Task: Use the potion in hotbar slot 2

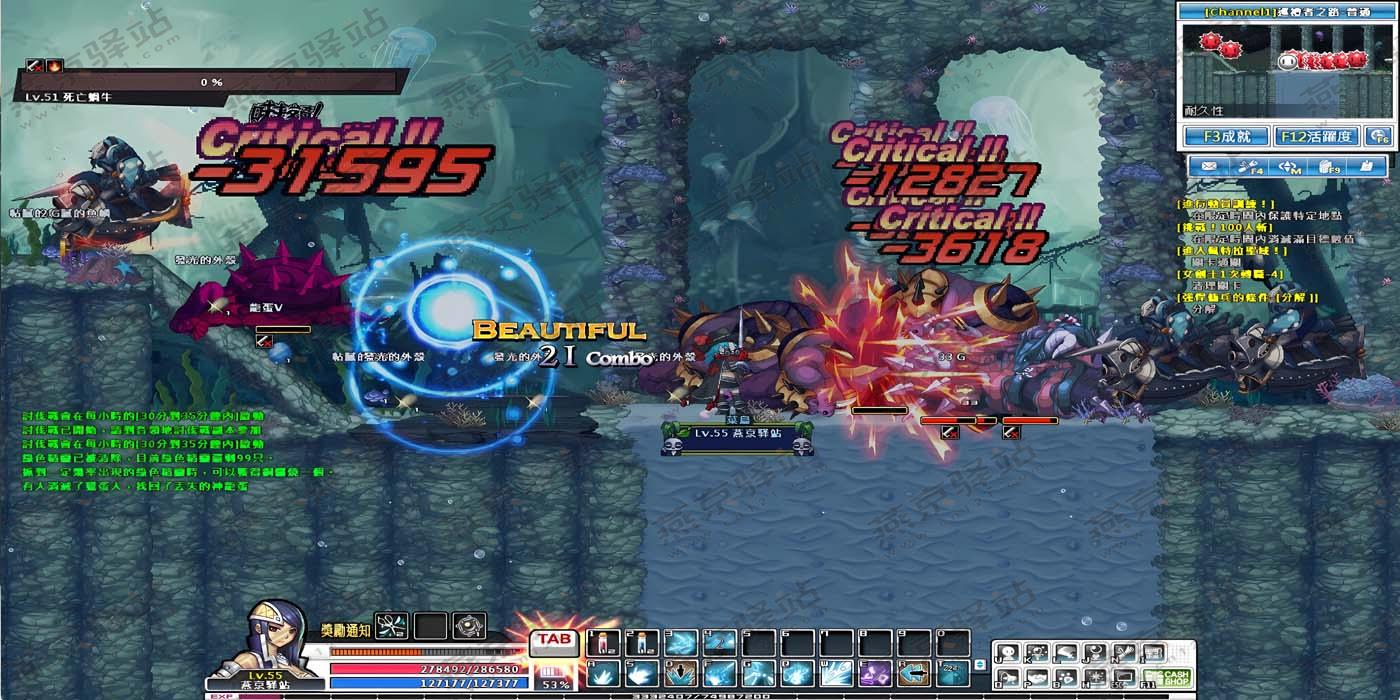Action: click(x=640, y=643)
